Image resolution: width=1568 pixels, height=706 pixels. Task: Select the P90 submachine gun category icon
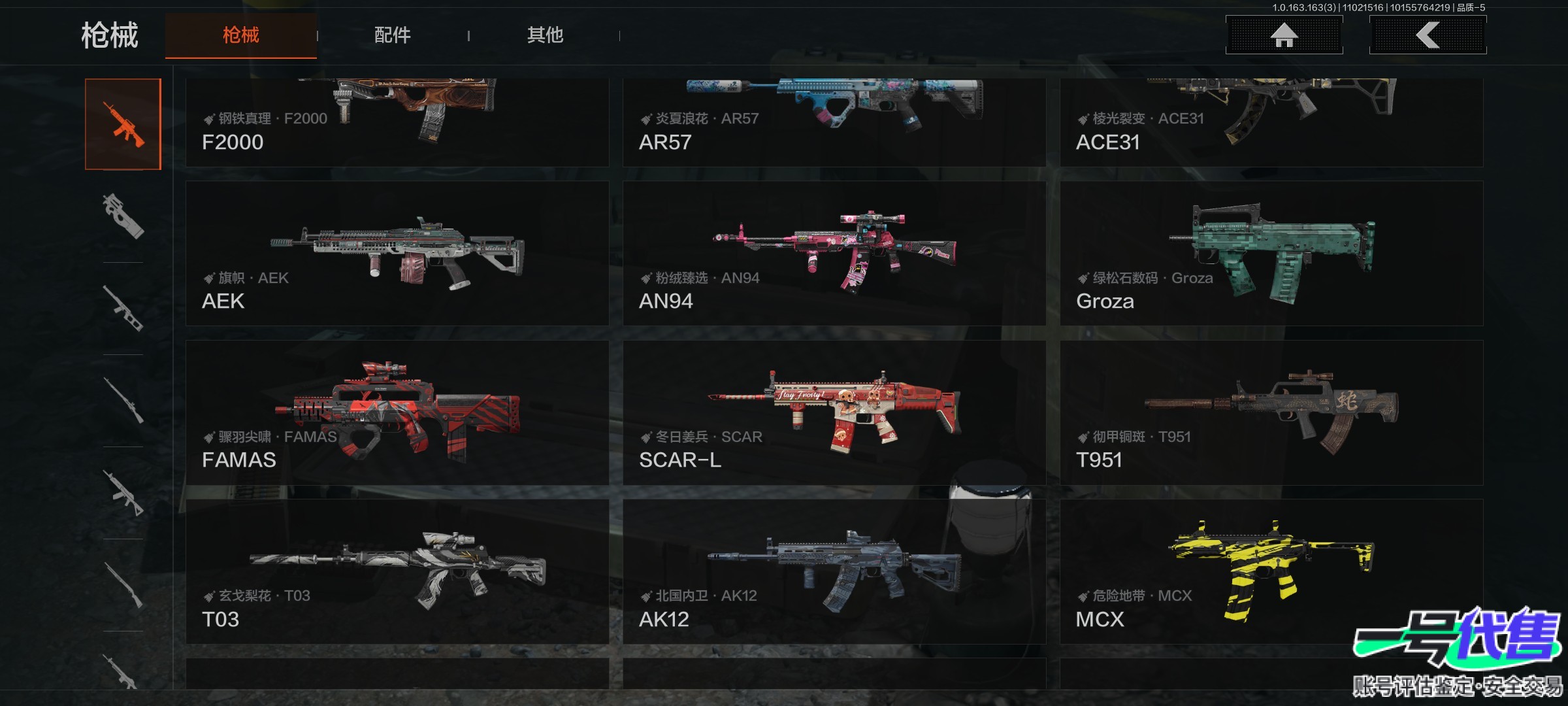(x=123, y=216)
